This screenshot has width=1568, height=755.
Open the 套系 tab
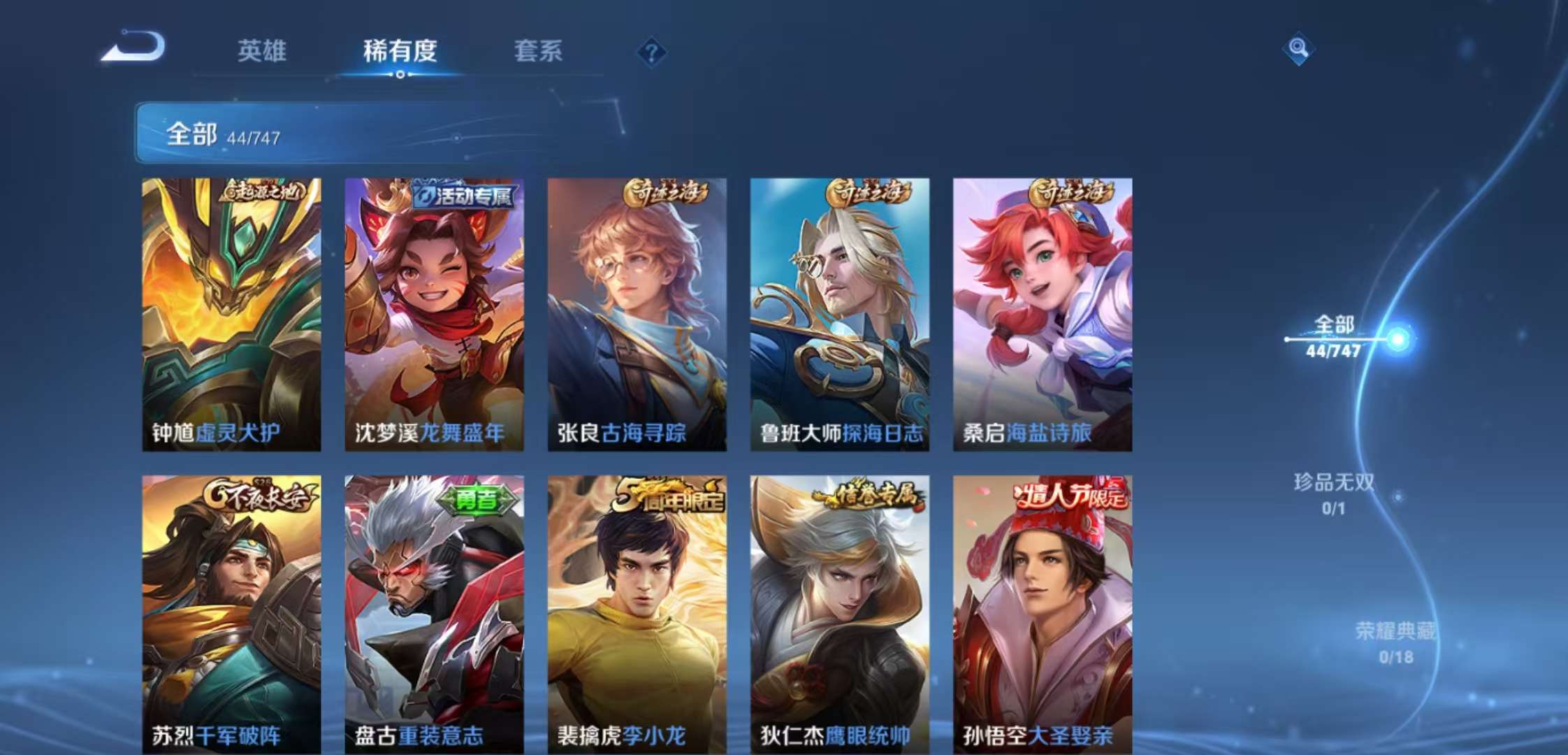pos(539,50)
